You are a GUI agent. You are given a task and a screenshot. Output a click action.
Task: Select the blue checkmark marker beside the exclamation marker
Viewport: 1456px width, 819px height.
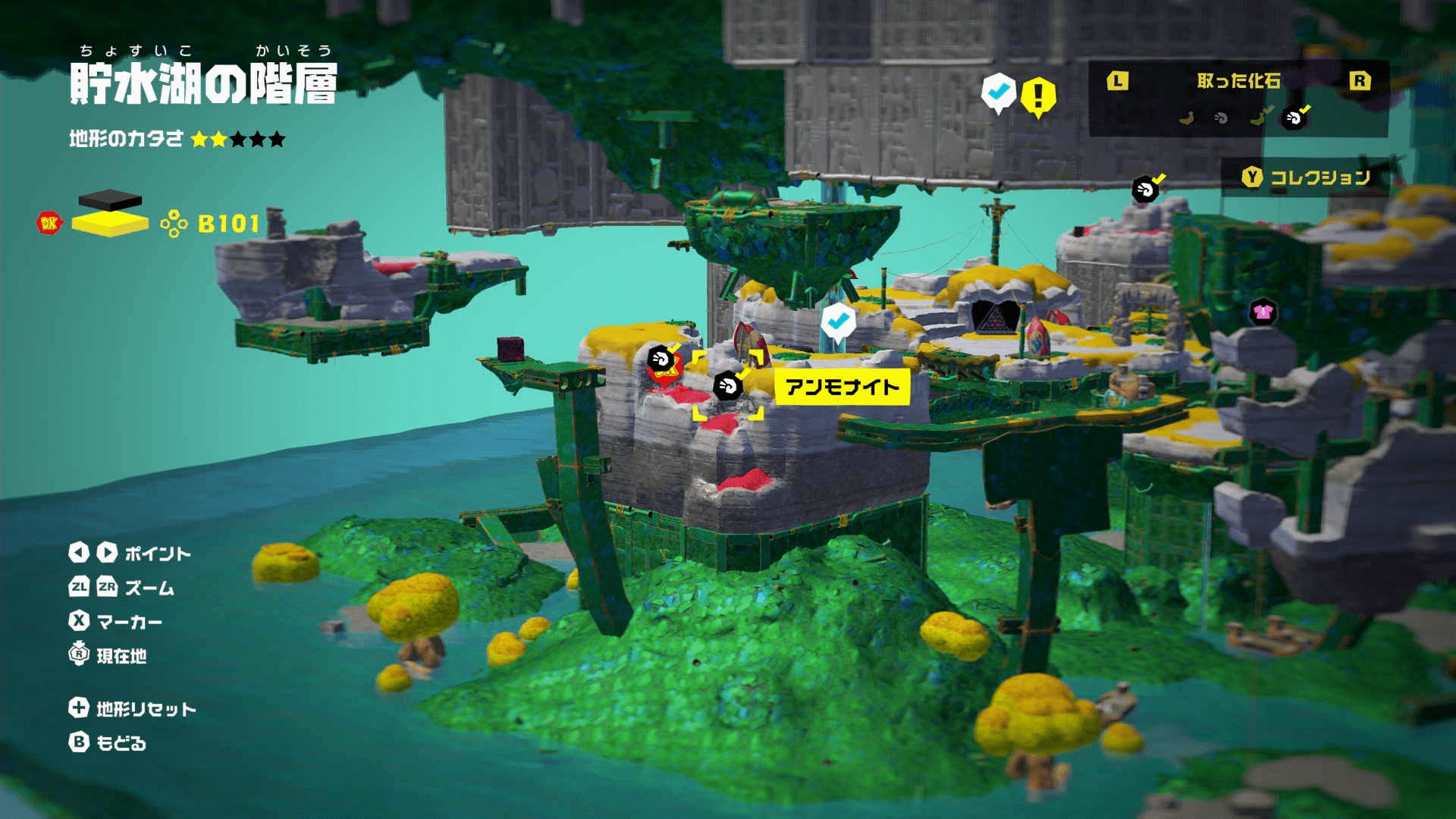tap(999, 92)
